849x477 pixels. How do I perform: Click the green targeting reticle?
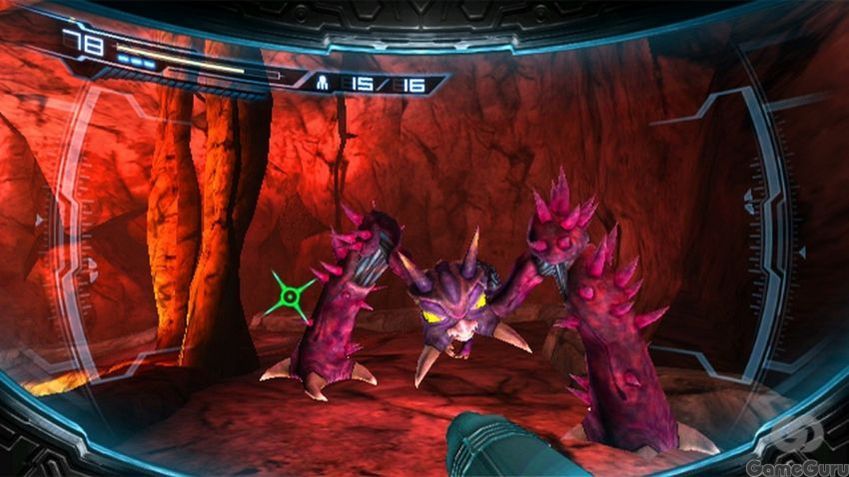point(290,296)
